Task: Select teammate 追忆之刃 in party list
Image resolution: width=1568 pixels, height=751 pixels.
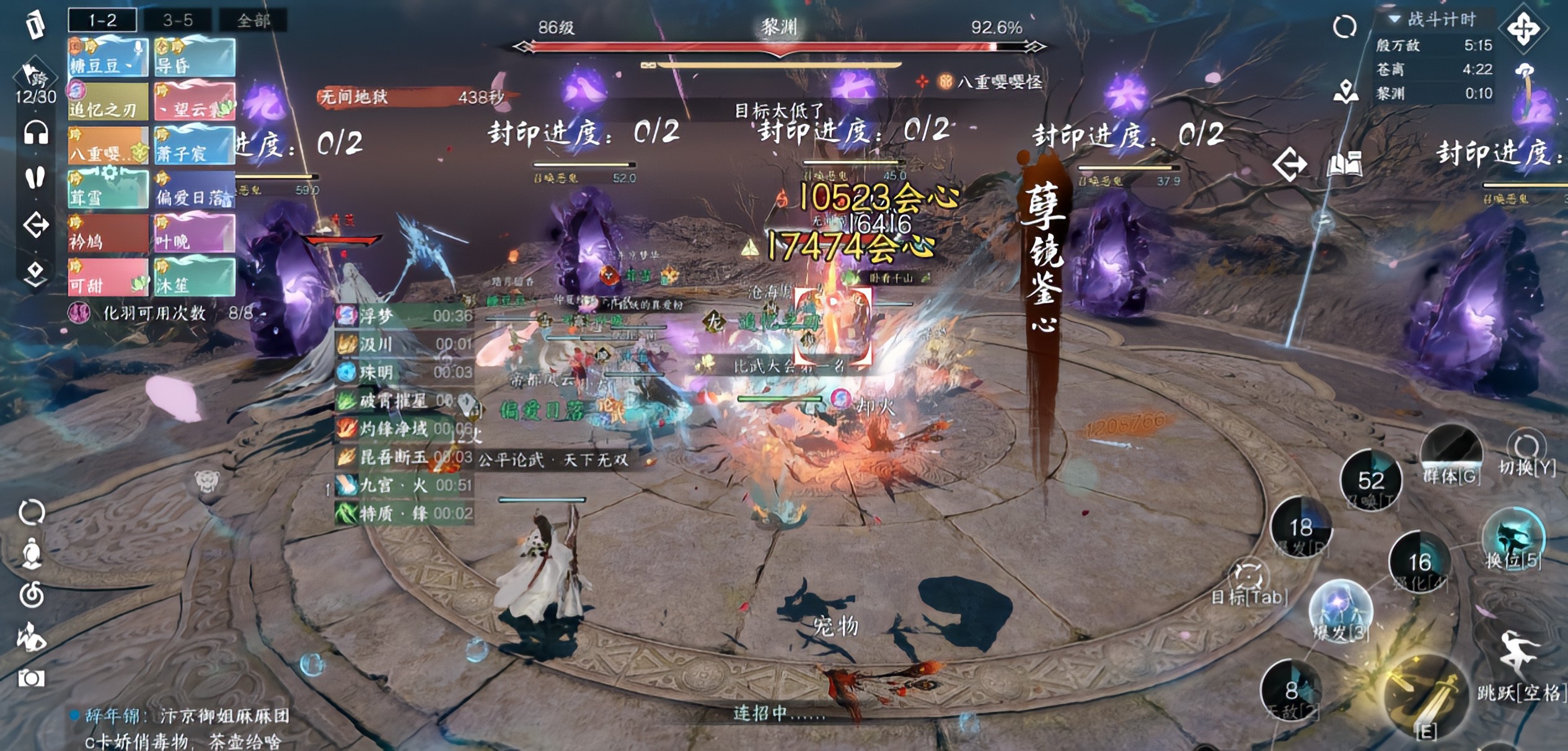Action: [108, 102]
